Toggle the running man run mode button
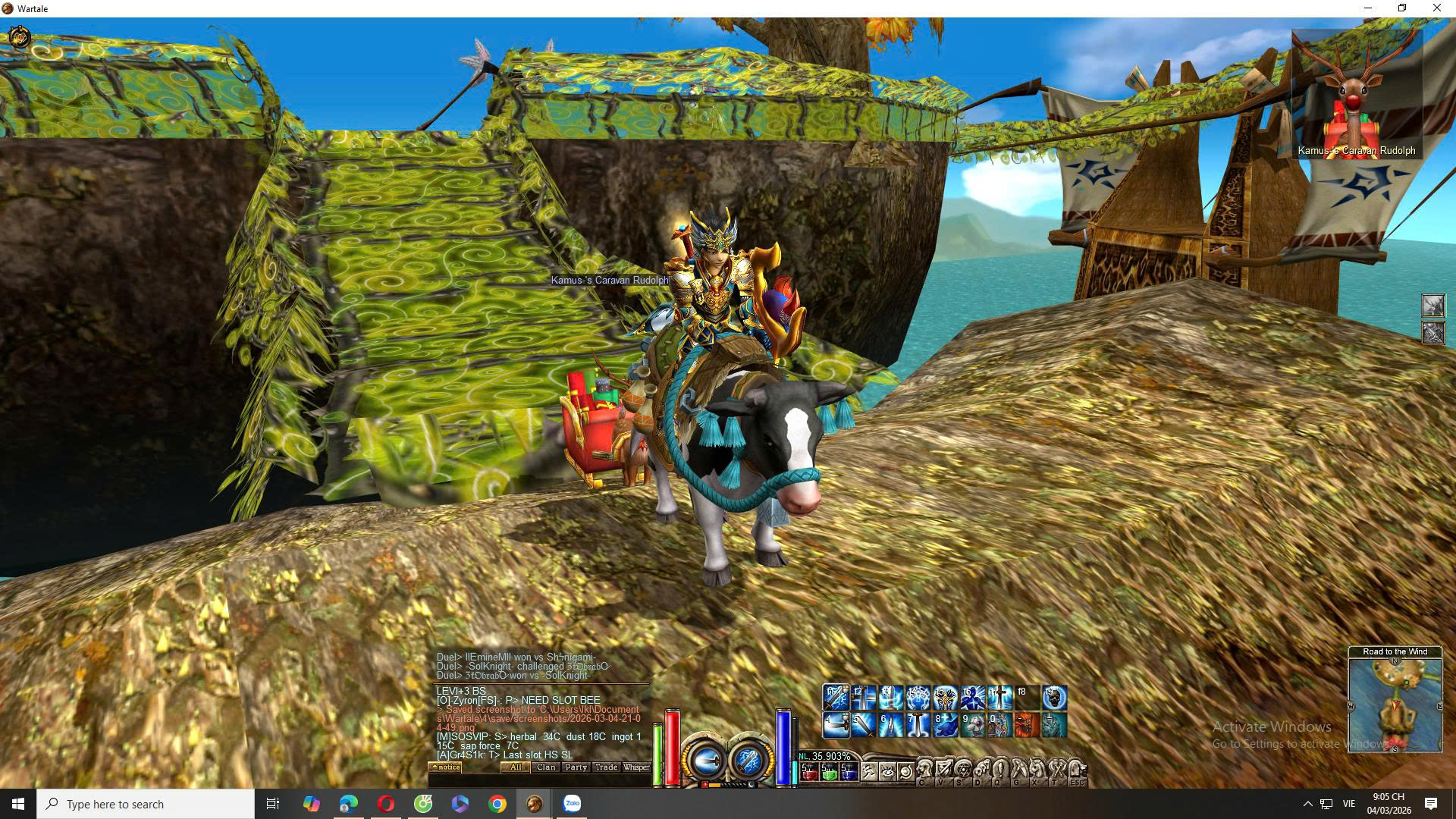 pyautogui.click(x=869, y=772)
